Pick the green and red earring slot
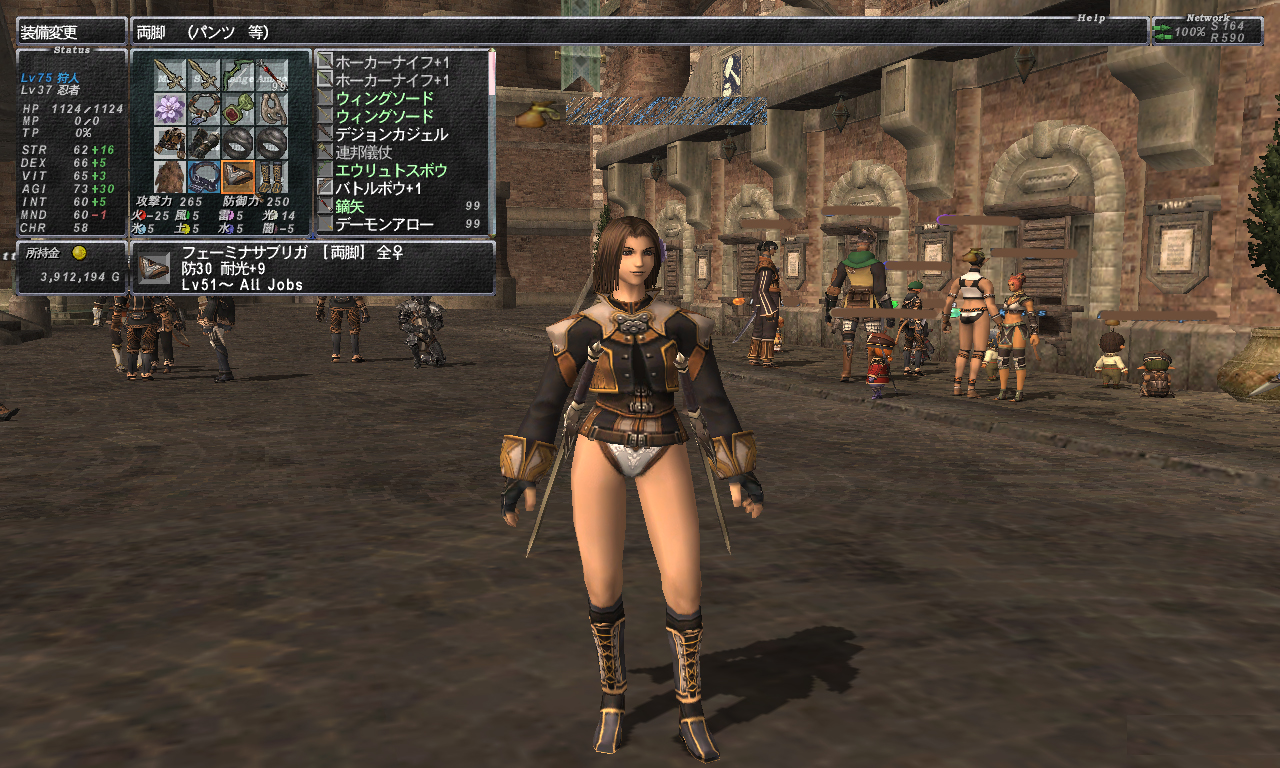1280x768 pixels. pos(237,109)
